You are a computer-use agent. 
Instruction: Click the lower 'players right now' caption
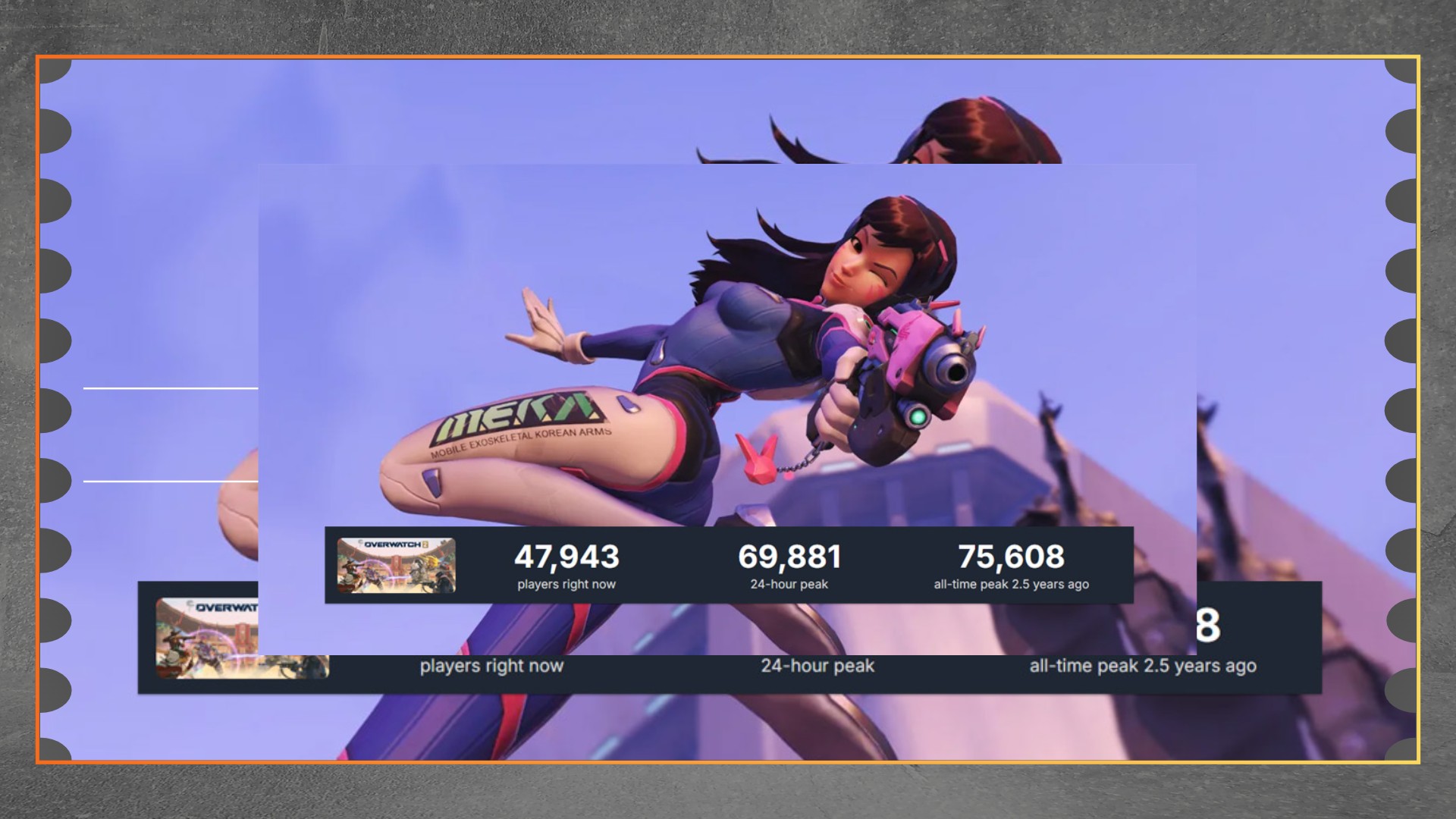click(492, 666)
